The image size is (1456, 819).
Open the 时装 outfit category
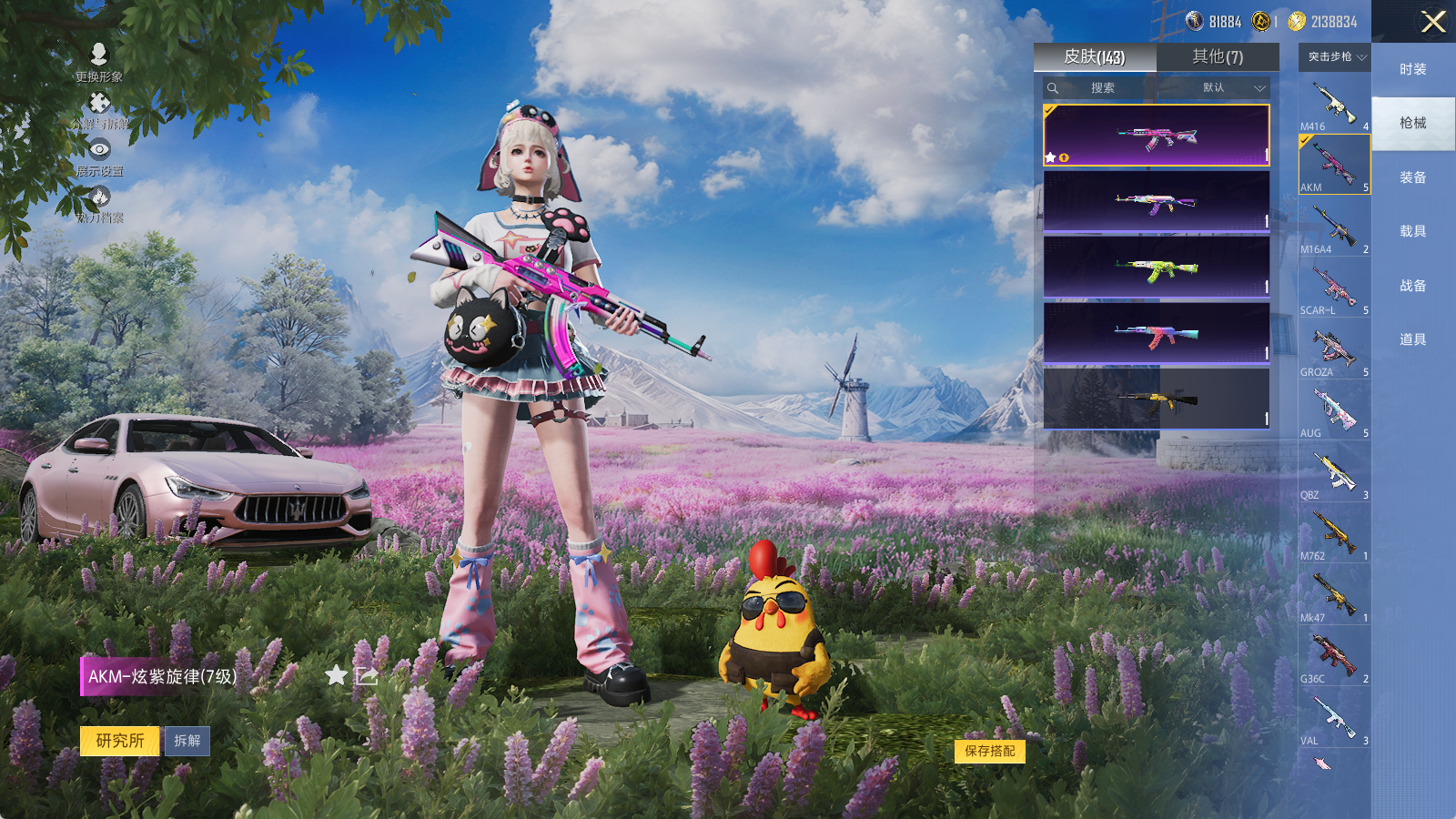click(x=1412, y=69)
